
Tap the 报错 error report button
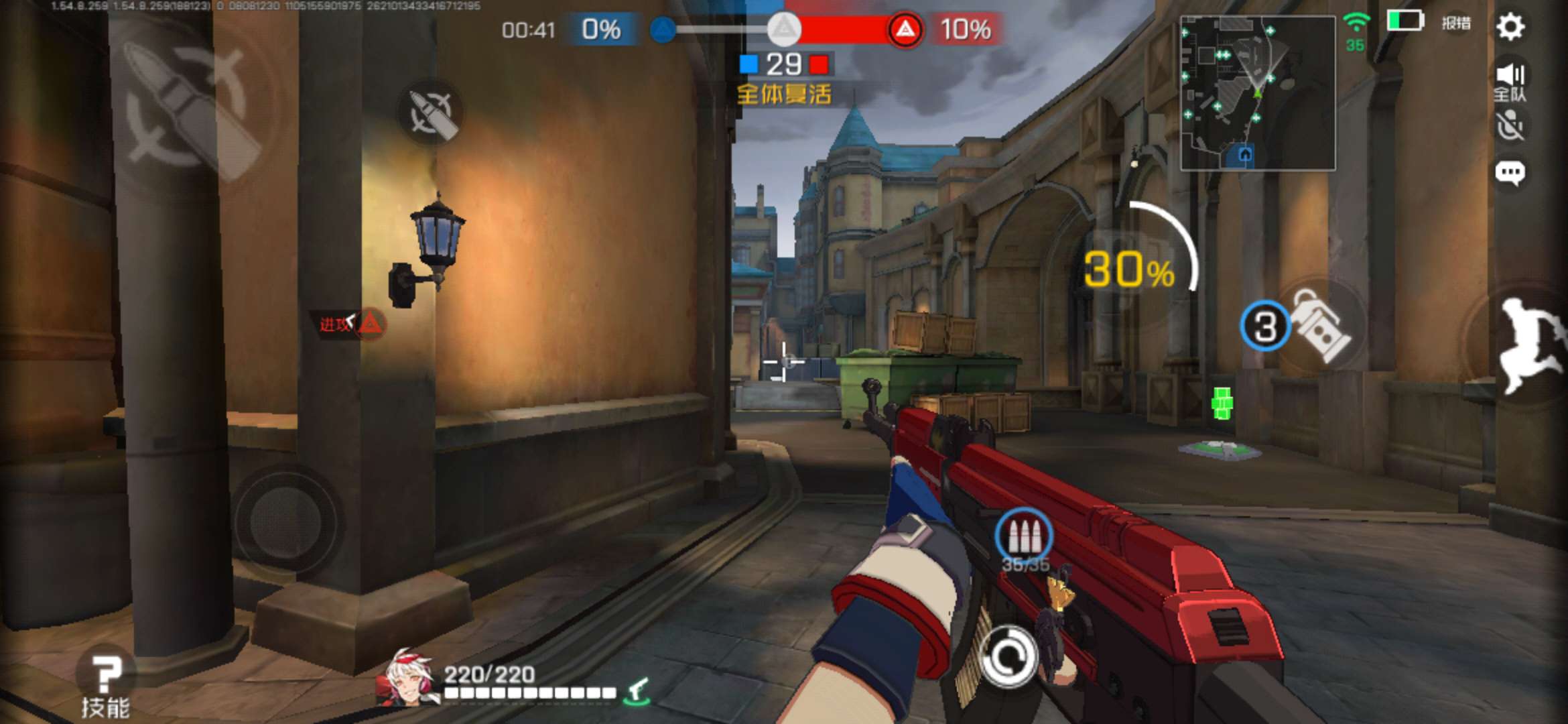[1455, 23]
